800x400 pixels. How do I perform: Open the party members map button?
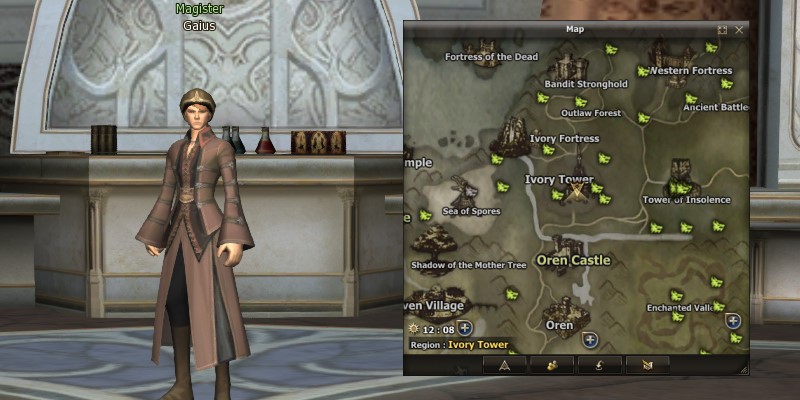click(x=552, y=365)
